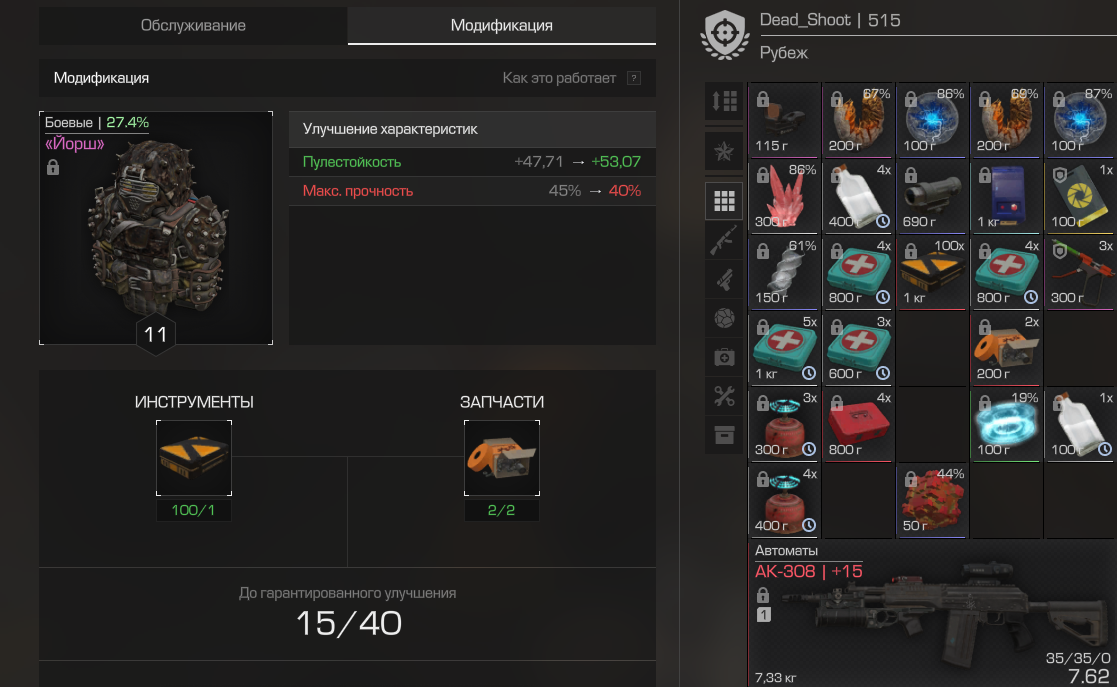This screenshot has width=1117, height=687.
Task: Toggle the inventory sort button
Action: [724, 101]
